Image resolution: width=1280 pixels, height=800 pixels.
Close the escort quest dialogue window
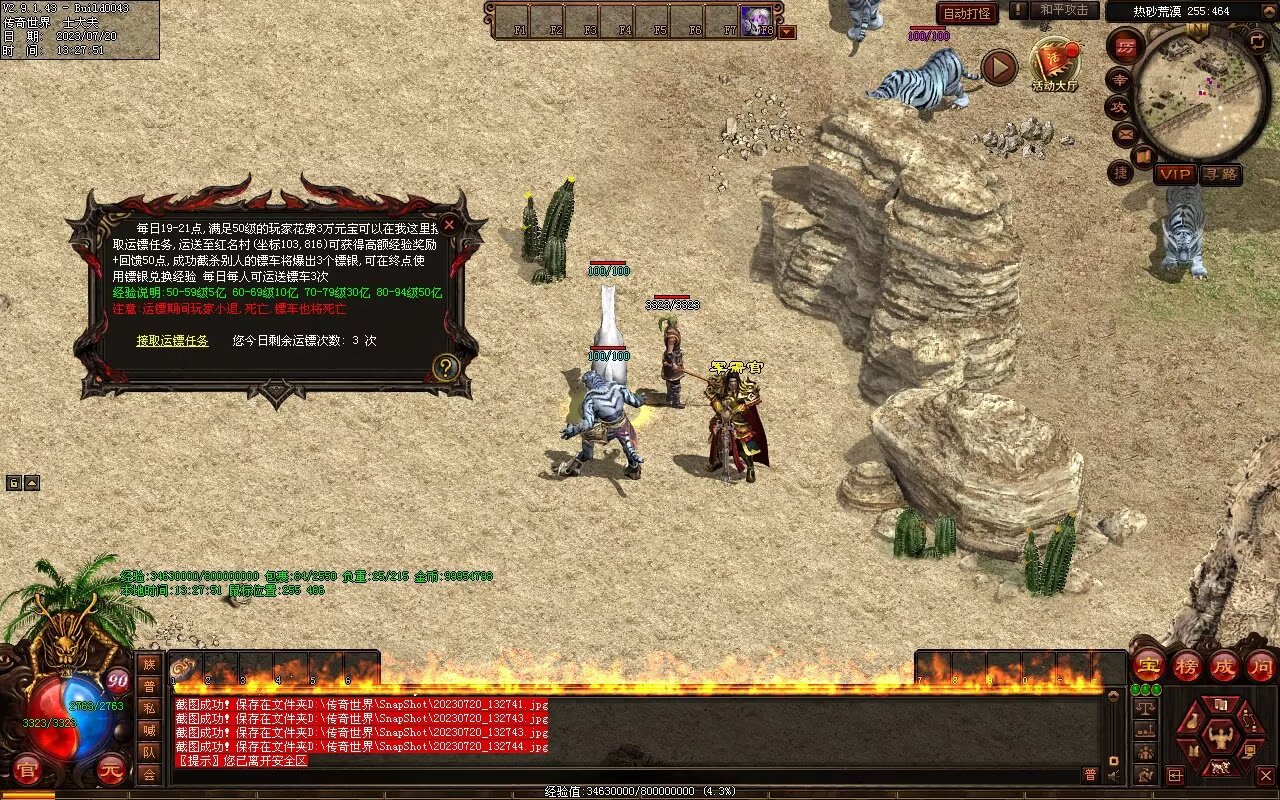450,225
